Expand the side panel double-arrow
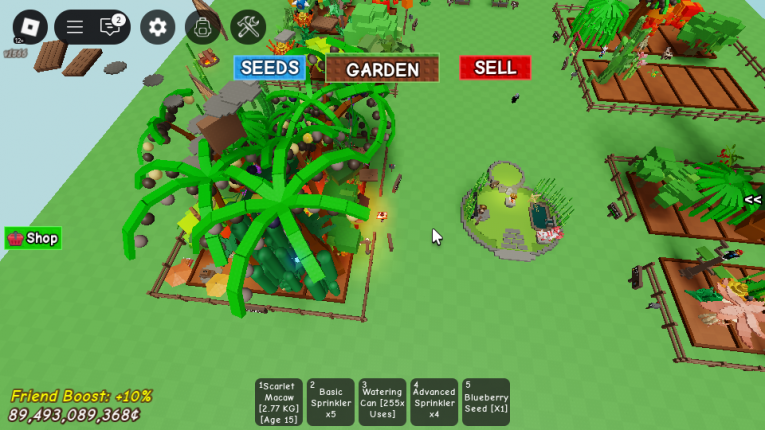 [752, 200]
